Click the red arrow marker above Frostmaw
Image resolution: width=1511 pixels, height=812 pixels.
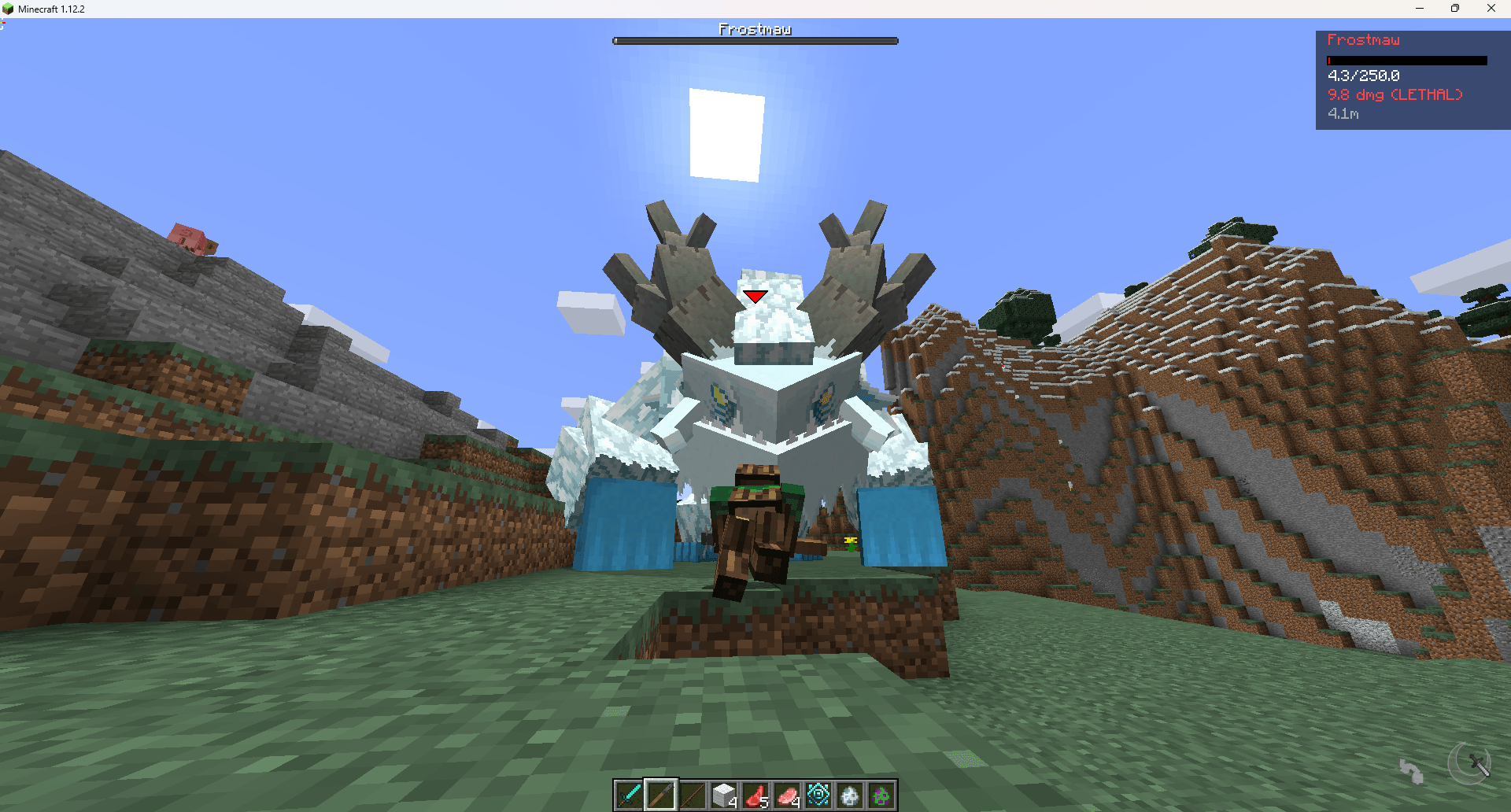pyautogui.click(x=755, y=296)
